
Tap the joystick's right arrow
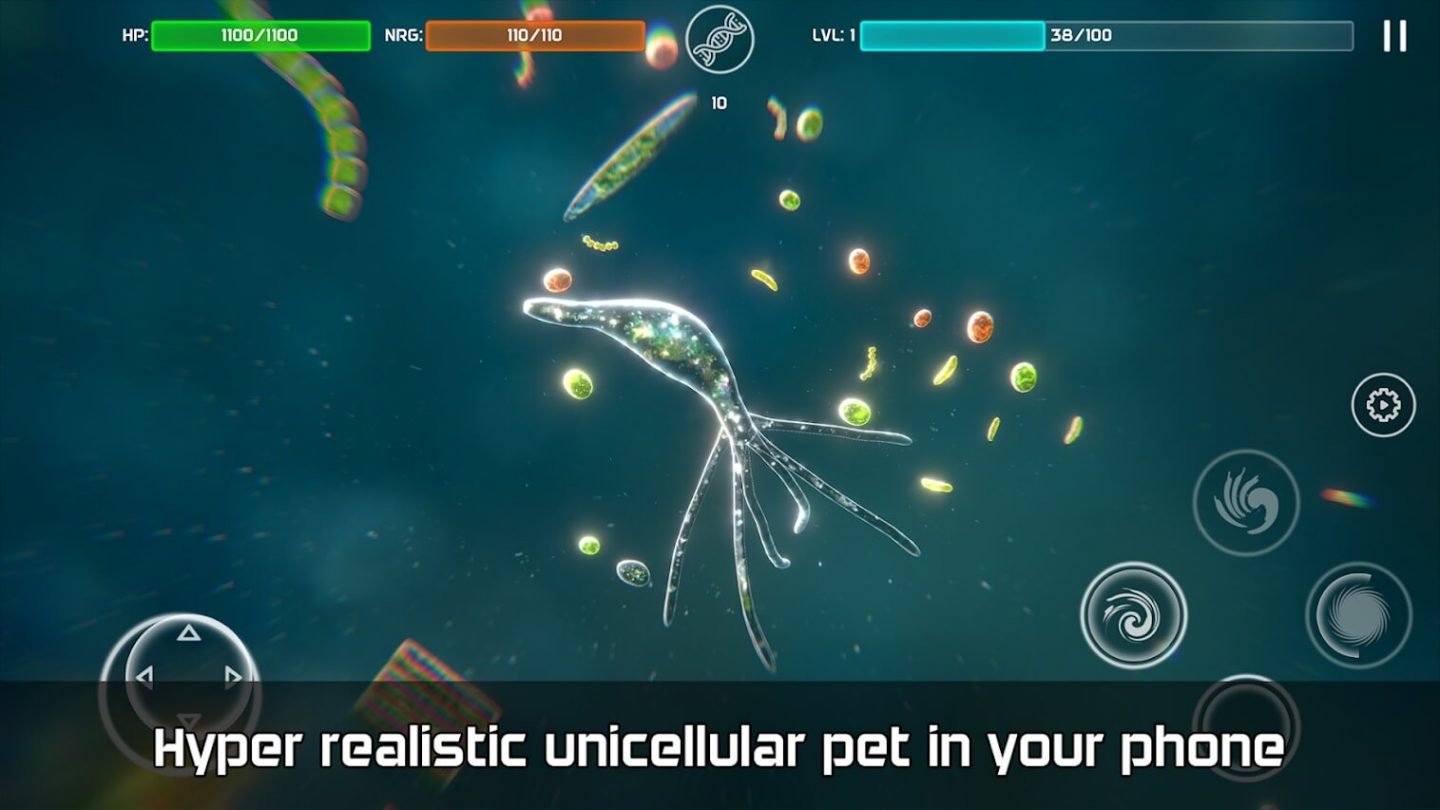click(234, 678)
